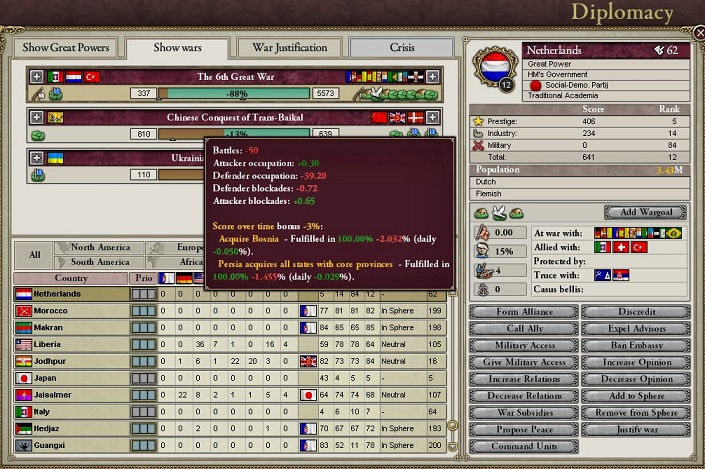Select Give Military Access
Viewport: 705px width, 469px height.
pos(524,362)
